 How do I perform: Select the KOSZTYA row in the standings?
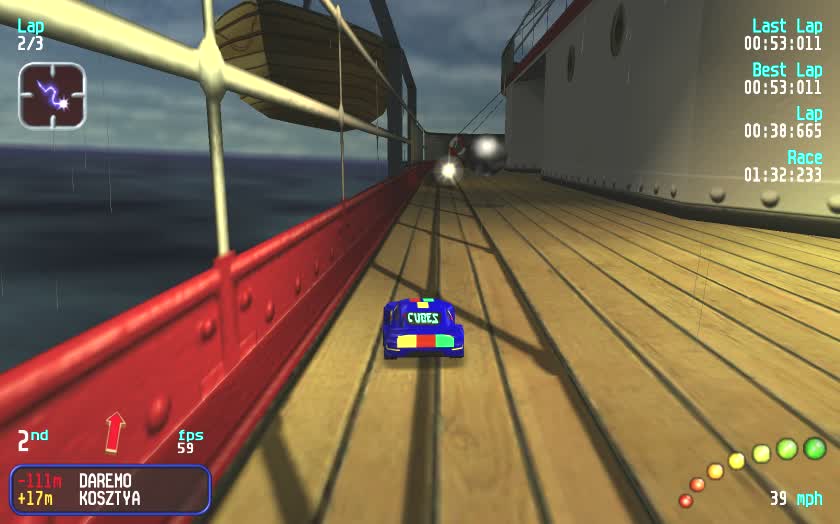(108, 498)
